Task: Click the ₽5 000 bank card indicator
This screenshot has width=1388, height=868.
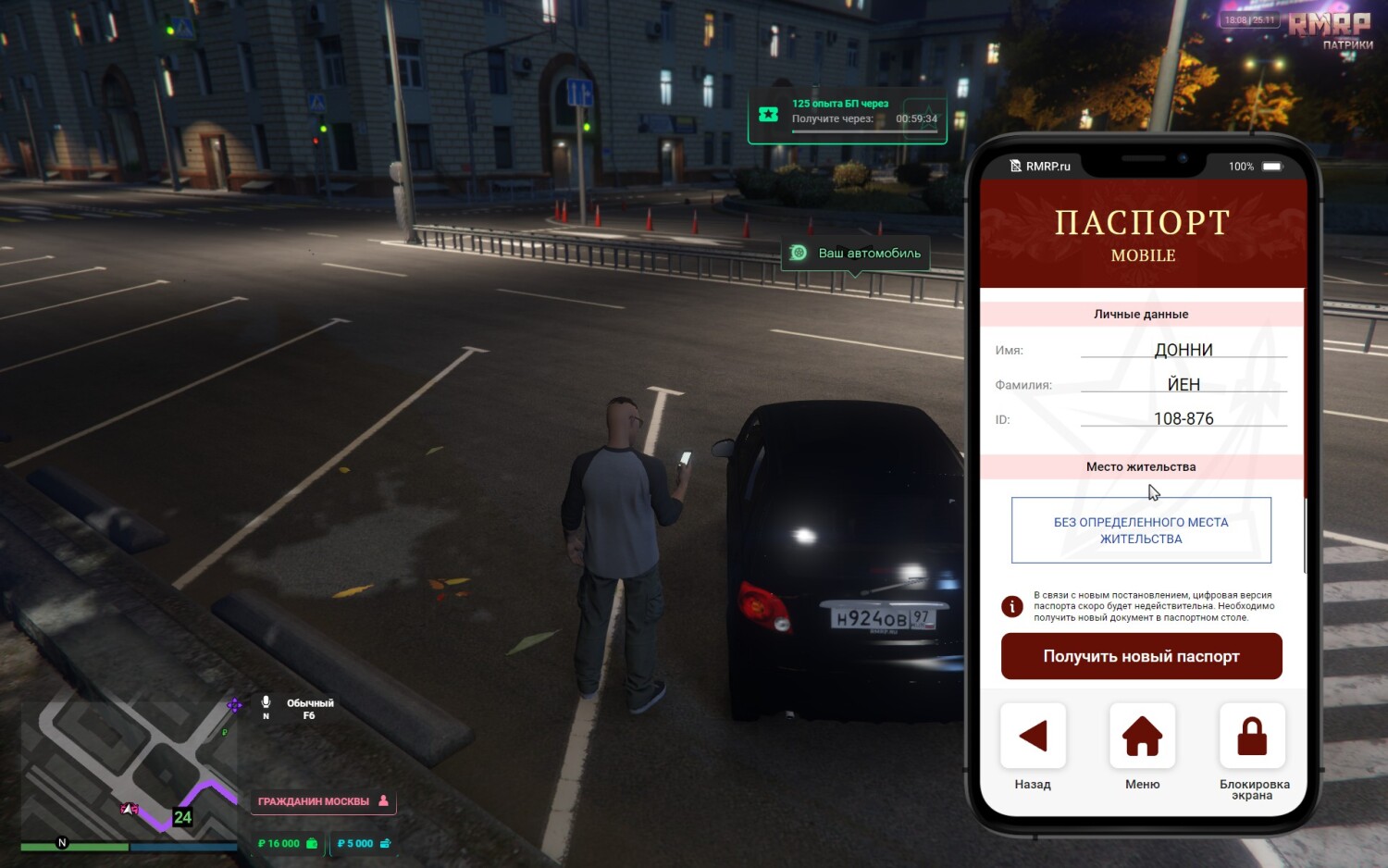Action: [x=364, y=843]
